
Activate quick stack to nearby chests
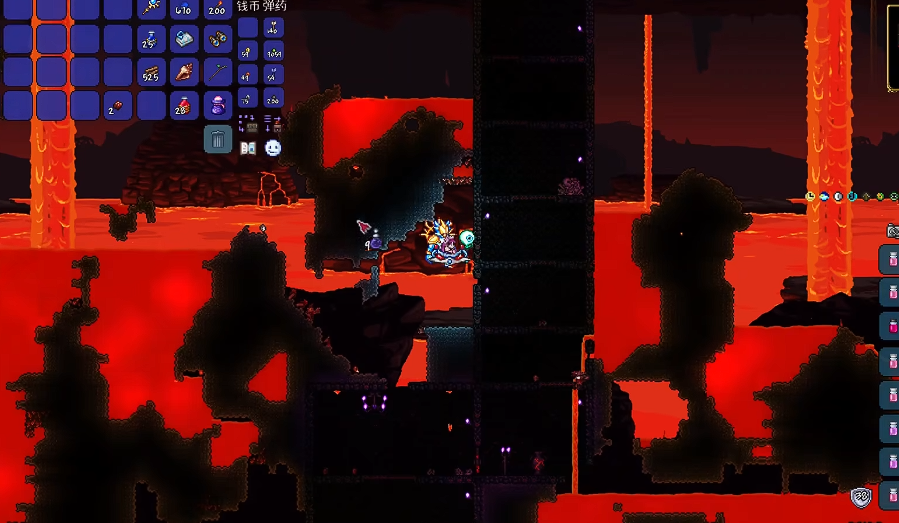point(248,124)
